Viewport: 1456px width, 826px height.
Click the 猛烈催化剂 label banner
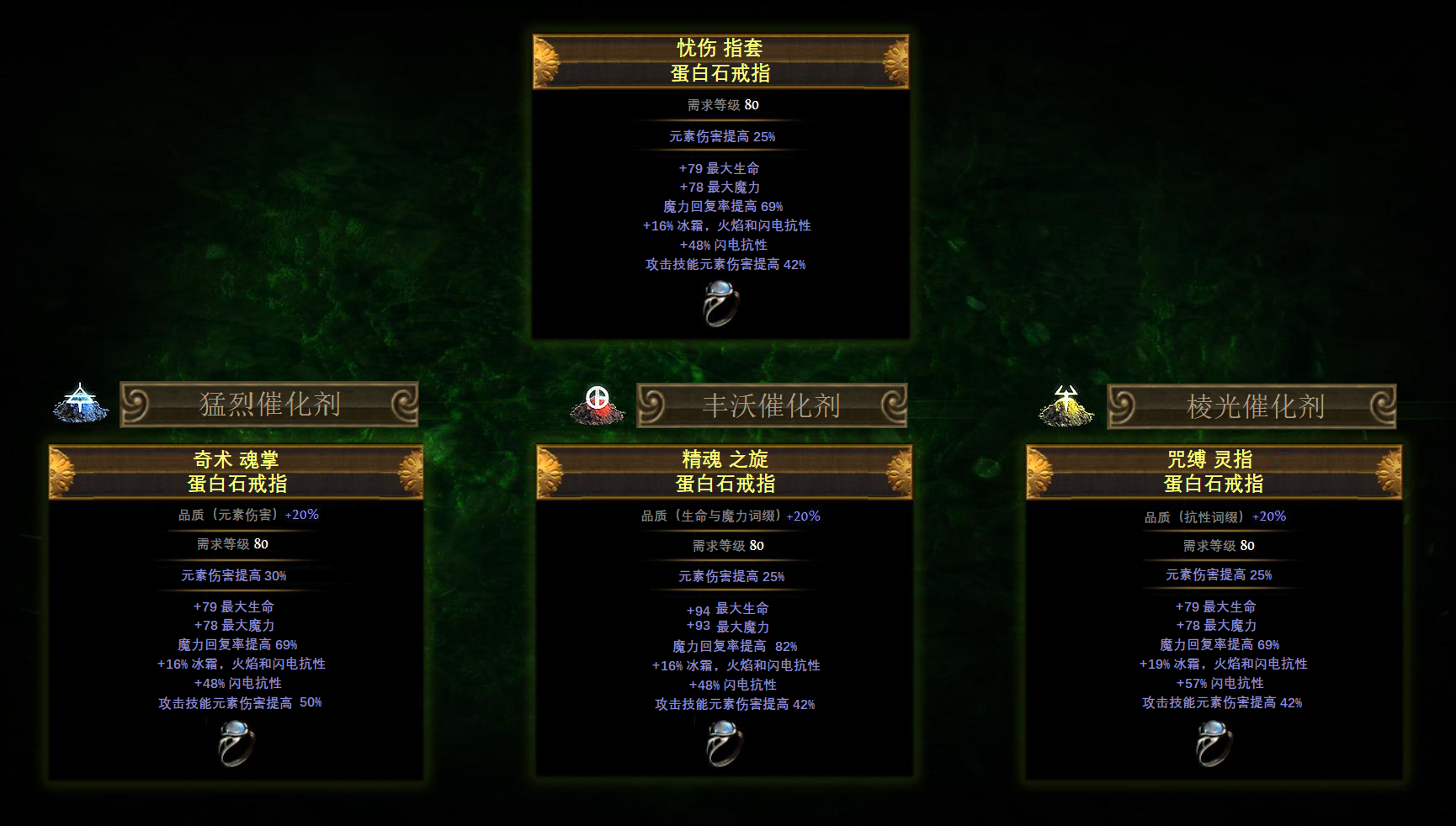(269, 405)
